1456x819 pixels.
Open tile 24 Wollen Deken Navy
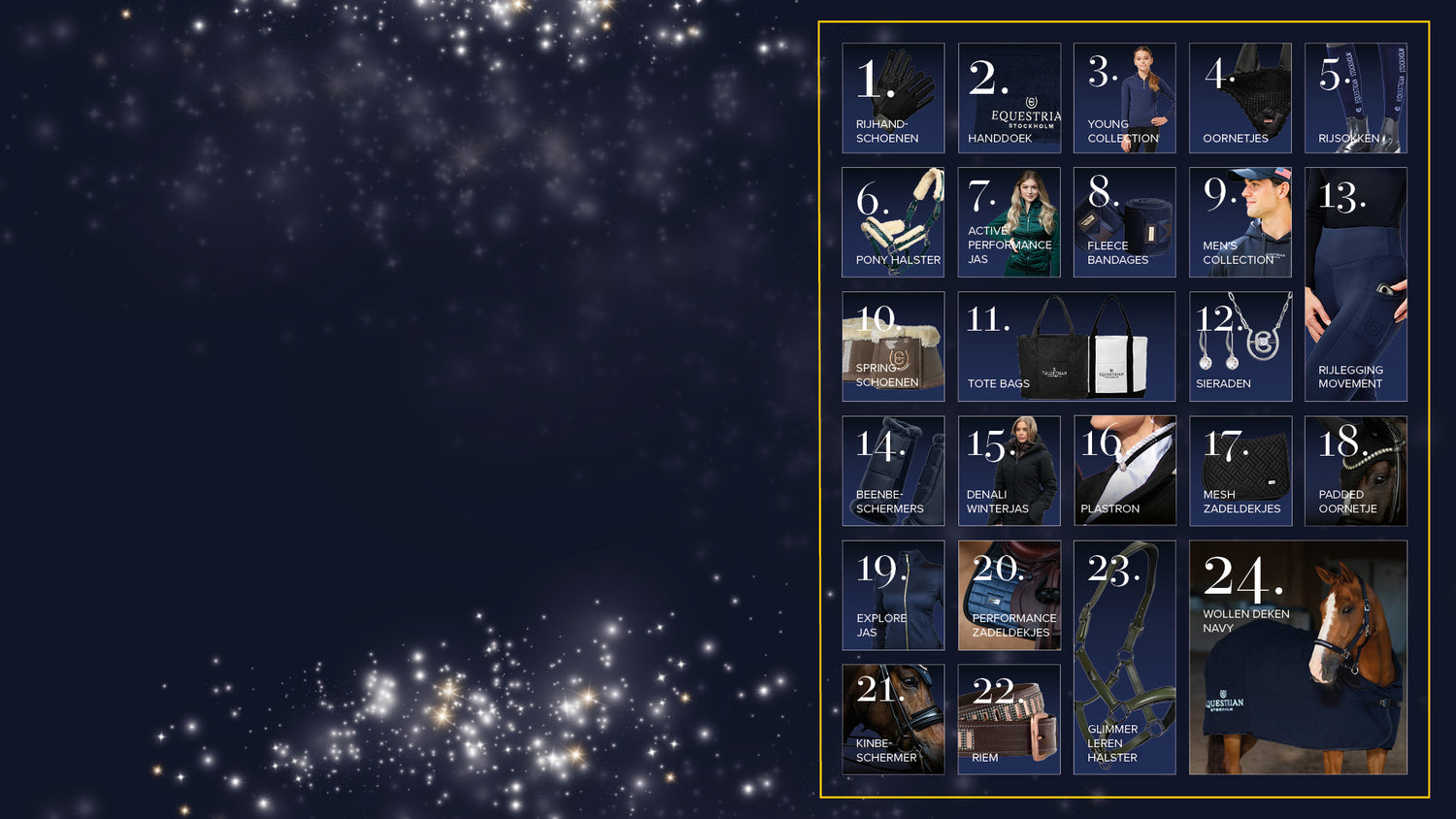pyautogui.click(x=1297, y=657)
